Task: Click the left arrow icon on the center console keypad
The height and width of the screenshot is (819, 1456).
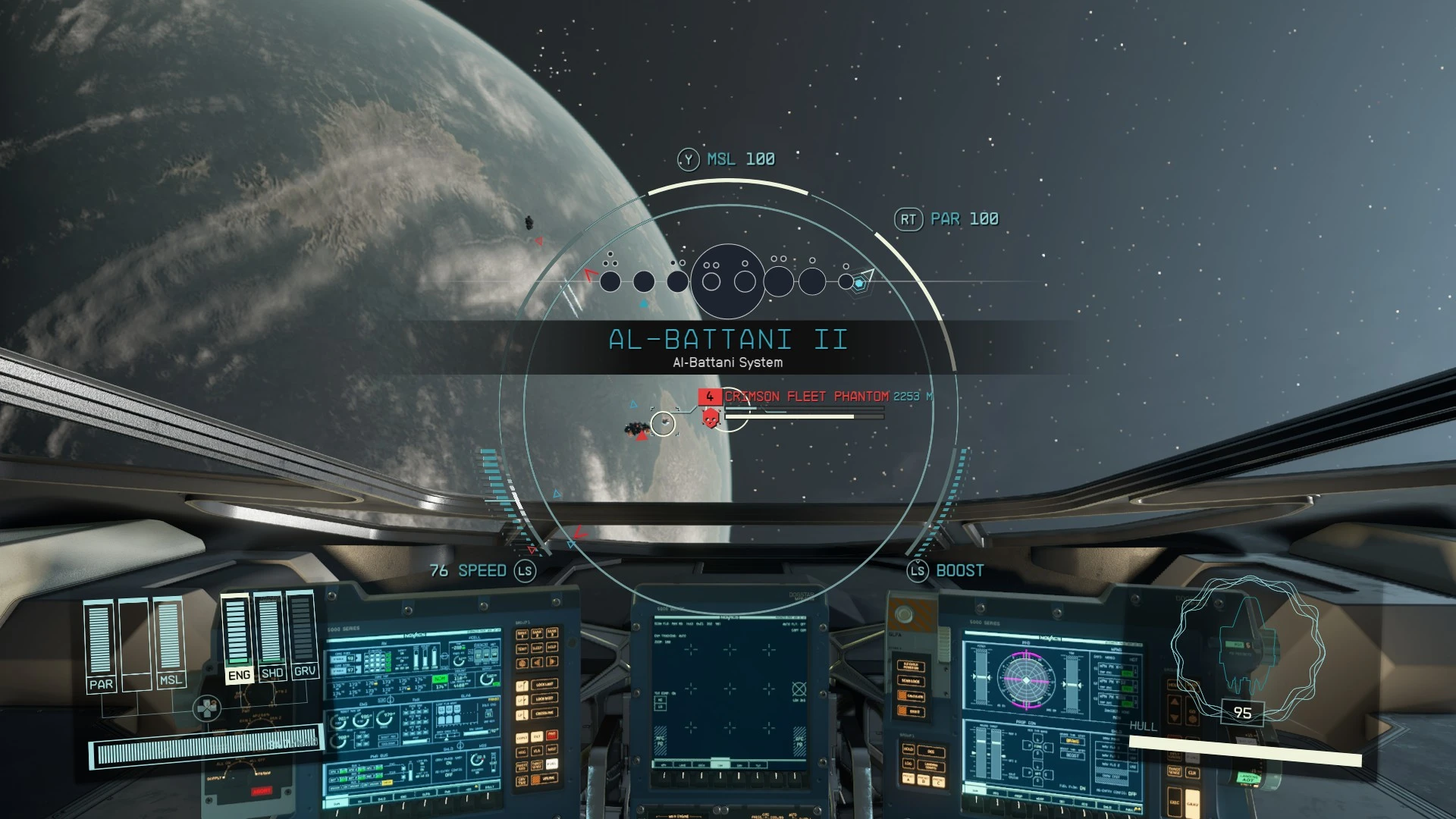Action: [535, 662]
